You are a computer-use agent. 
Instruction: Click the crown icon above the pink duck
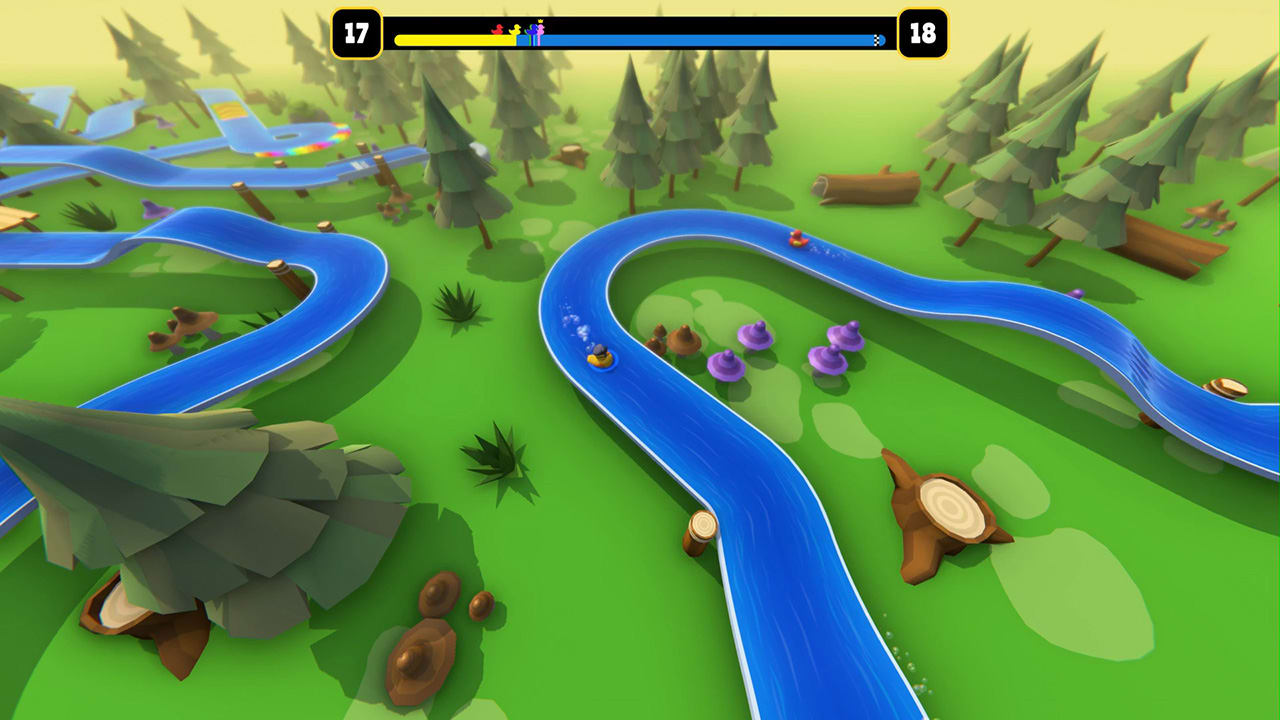tap(540, 21)
